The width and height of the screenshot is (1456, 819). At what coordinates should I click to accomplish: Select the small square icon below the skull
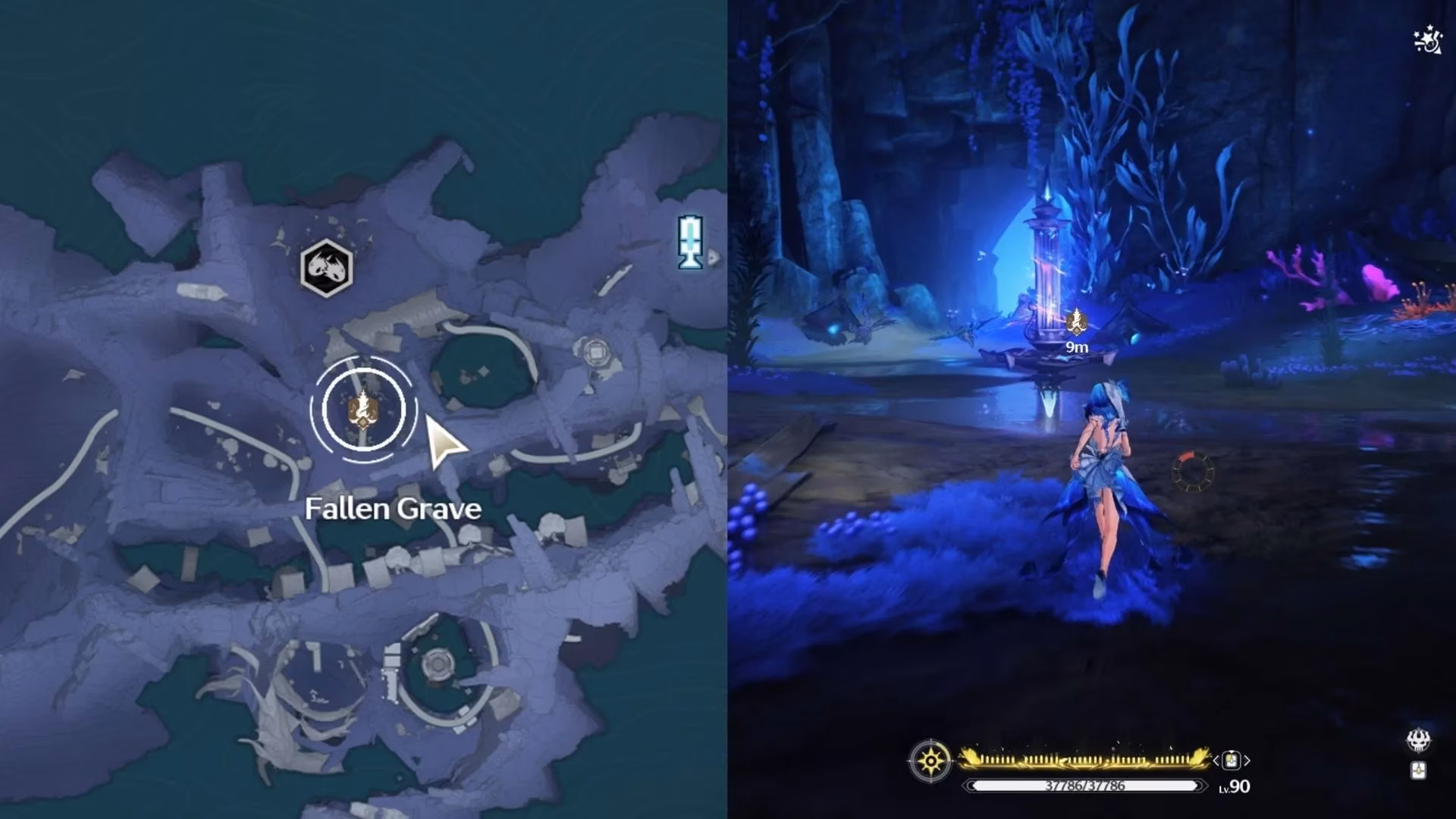[x=1418, y=770]
